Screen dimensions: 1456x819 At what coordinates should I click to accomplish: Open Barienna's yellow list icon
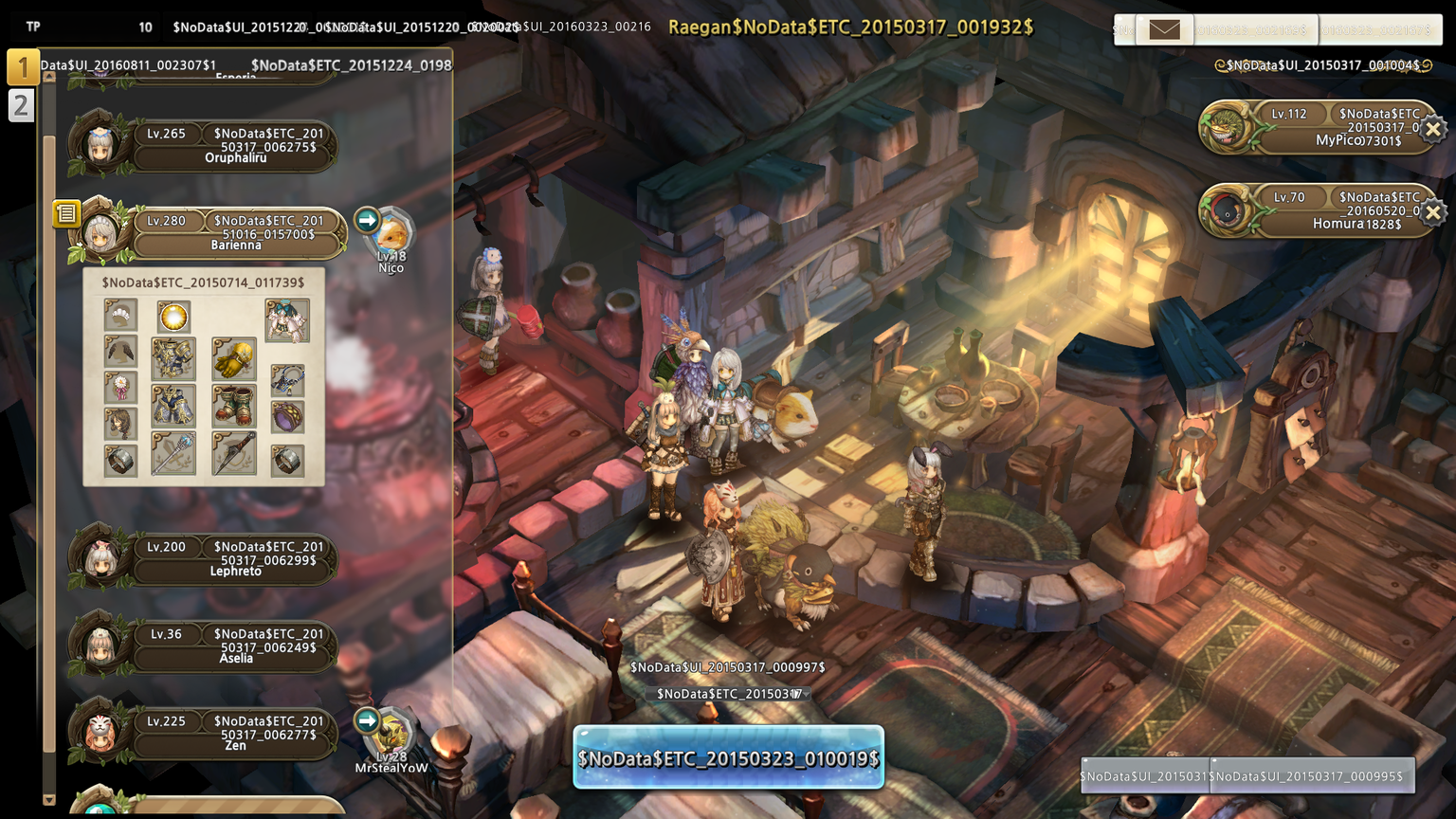[x=66, y=213]
